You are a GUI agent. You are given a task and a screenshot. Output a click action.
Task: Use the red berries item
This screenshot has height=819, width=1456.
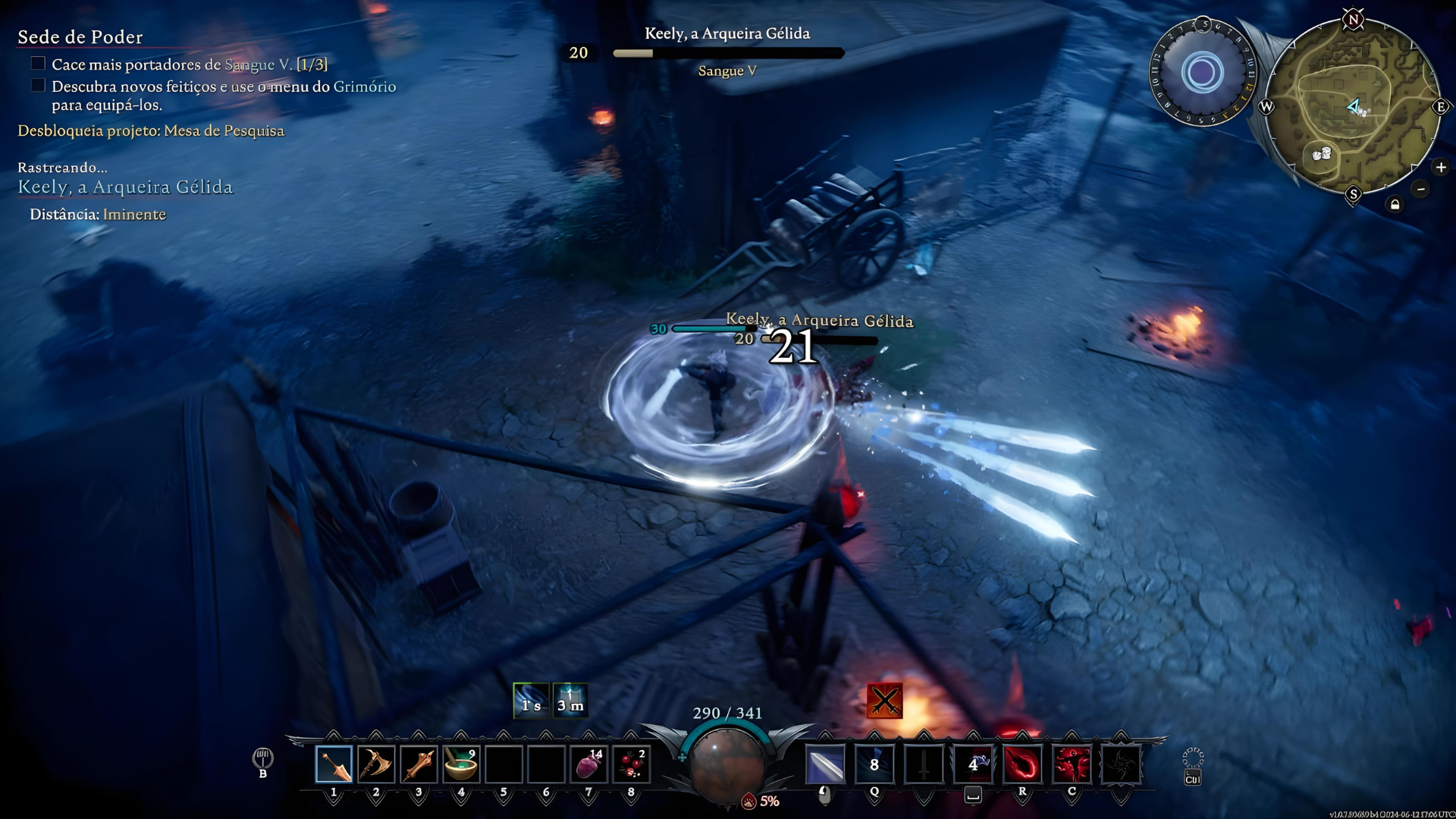631,764
